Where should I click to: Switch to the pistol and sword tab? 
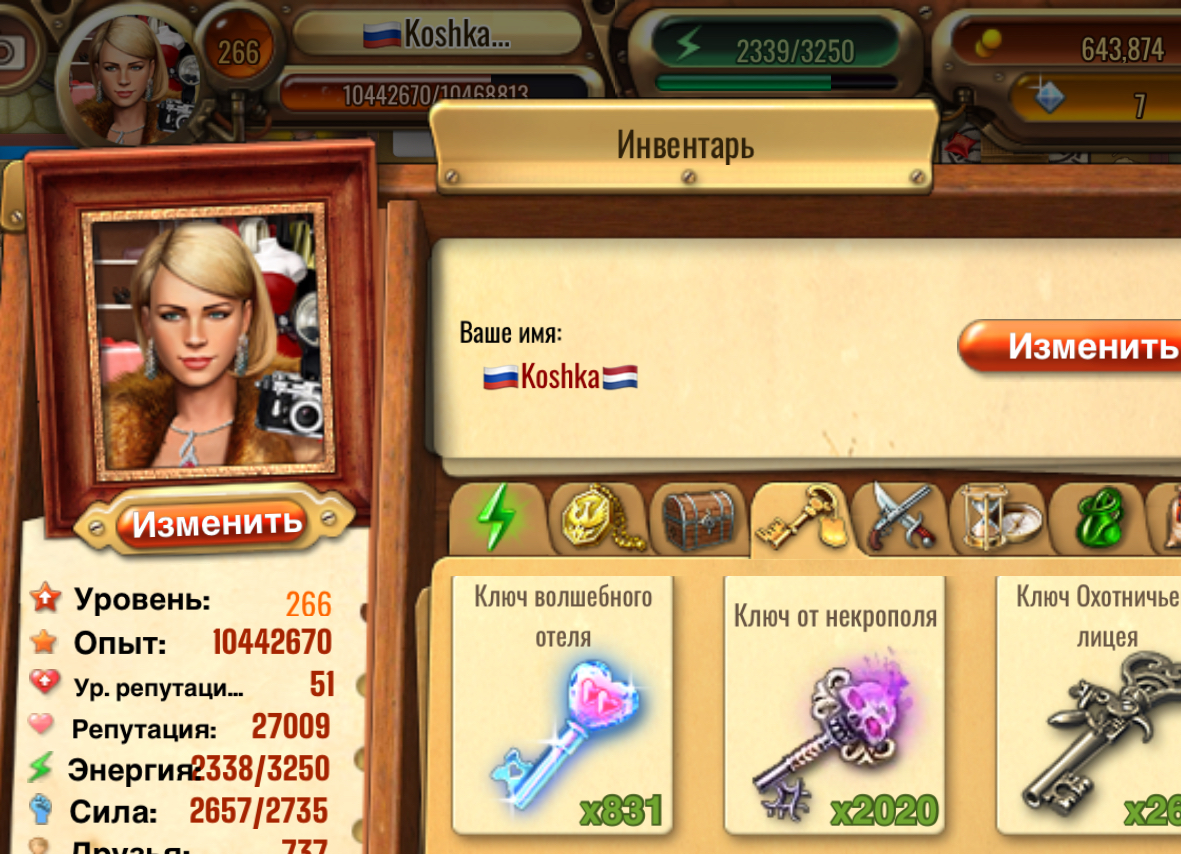(900, 518)
